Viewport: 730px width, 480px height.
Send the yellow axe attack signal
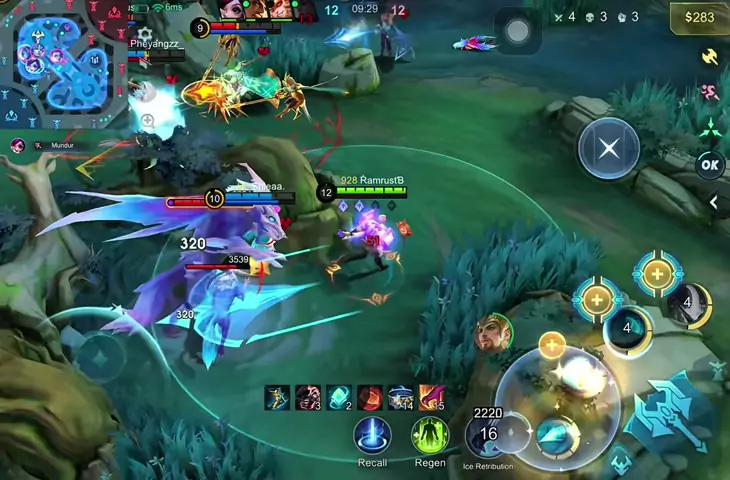(x=711, y=57)
